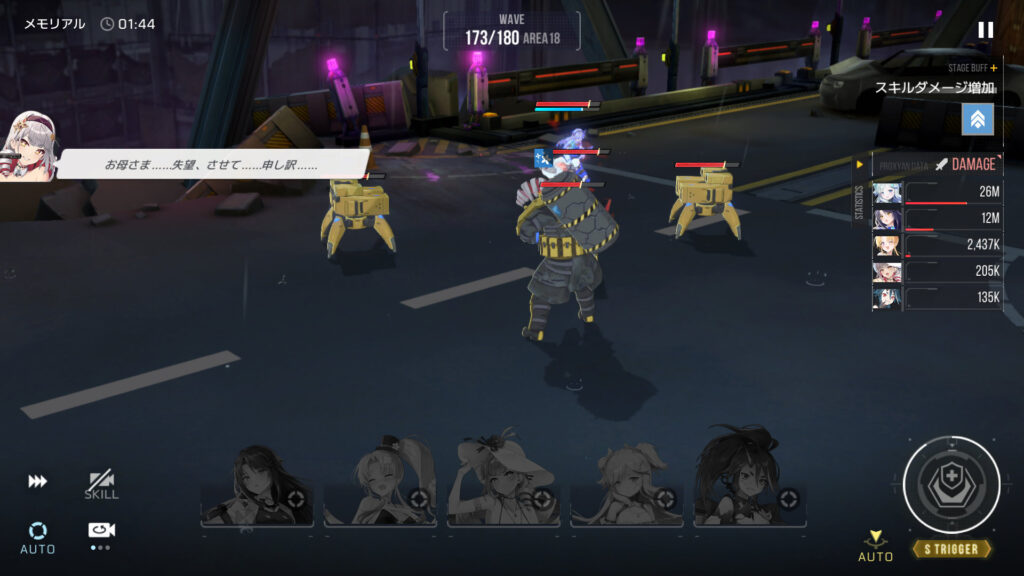Switch the camera view mode

pos(100,532)
